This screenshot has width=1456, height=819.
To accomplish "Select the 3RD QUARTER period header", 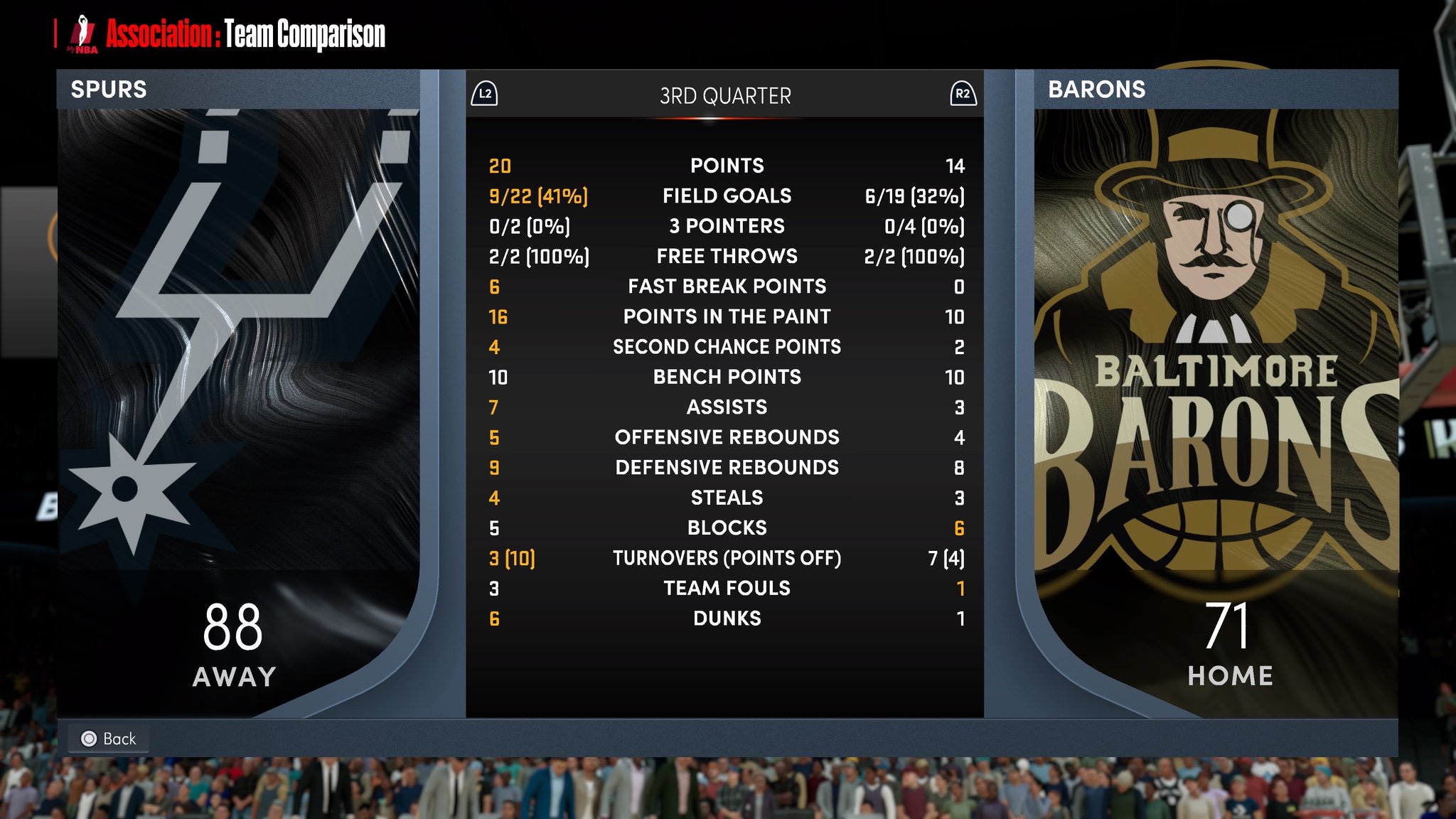I will pos(724,95).
